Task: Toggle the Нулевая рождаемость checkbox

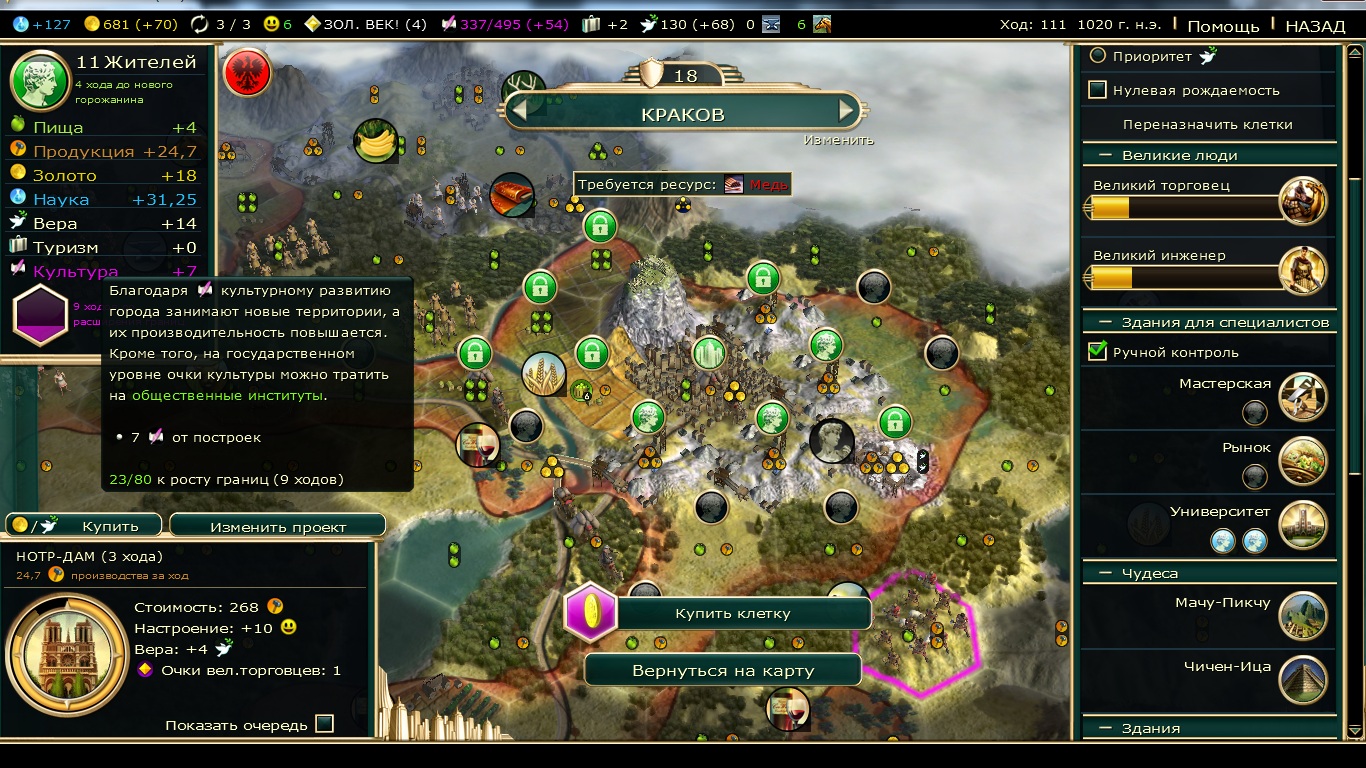Action: click(1098, 90)
